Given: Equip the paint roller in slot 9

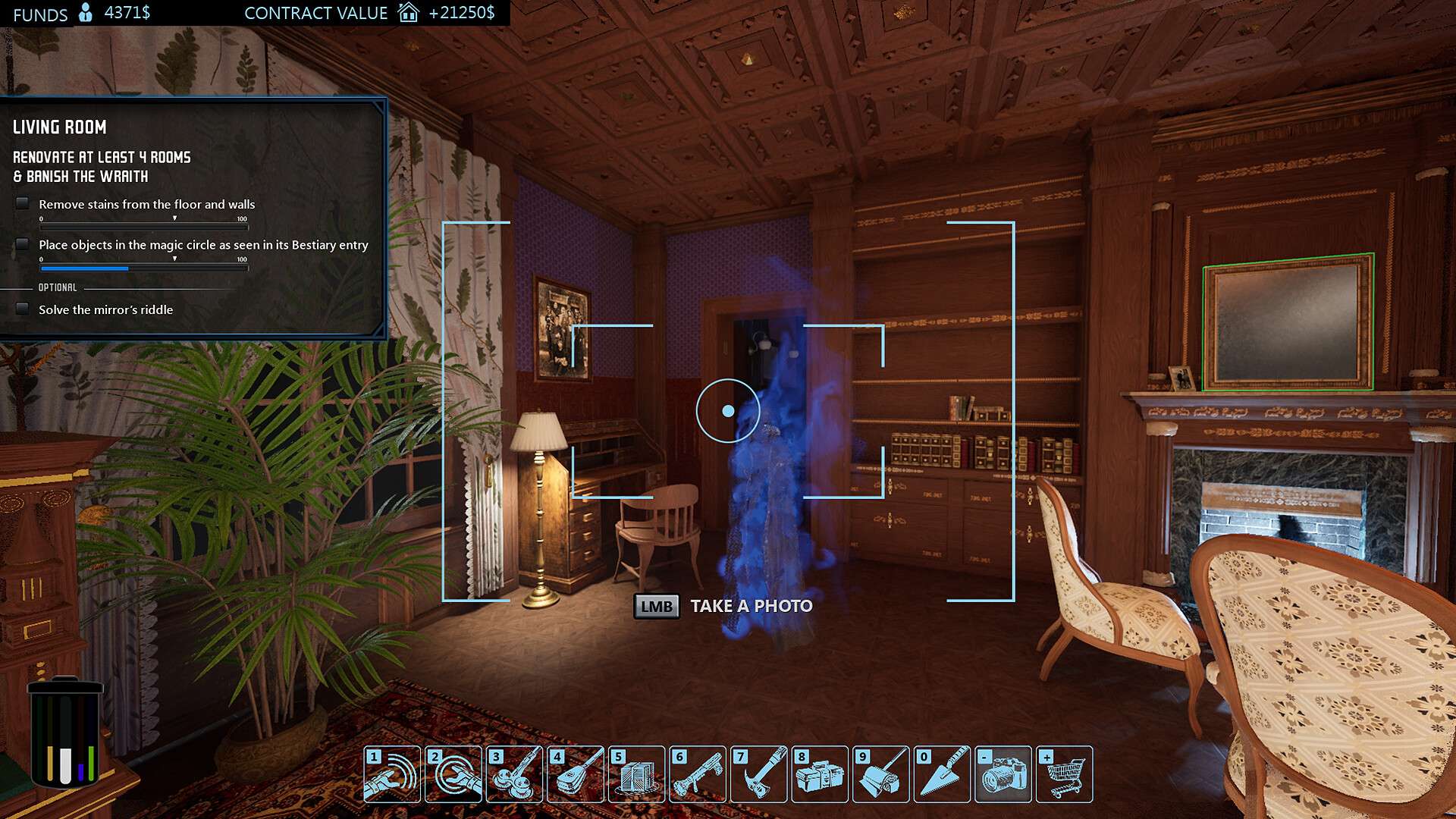Looking at the screenshot, I should point(880,774).
